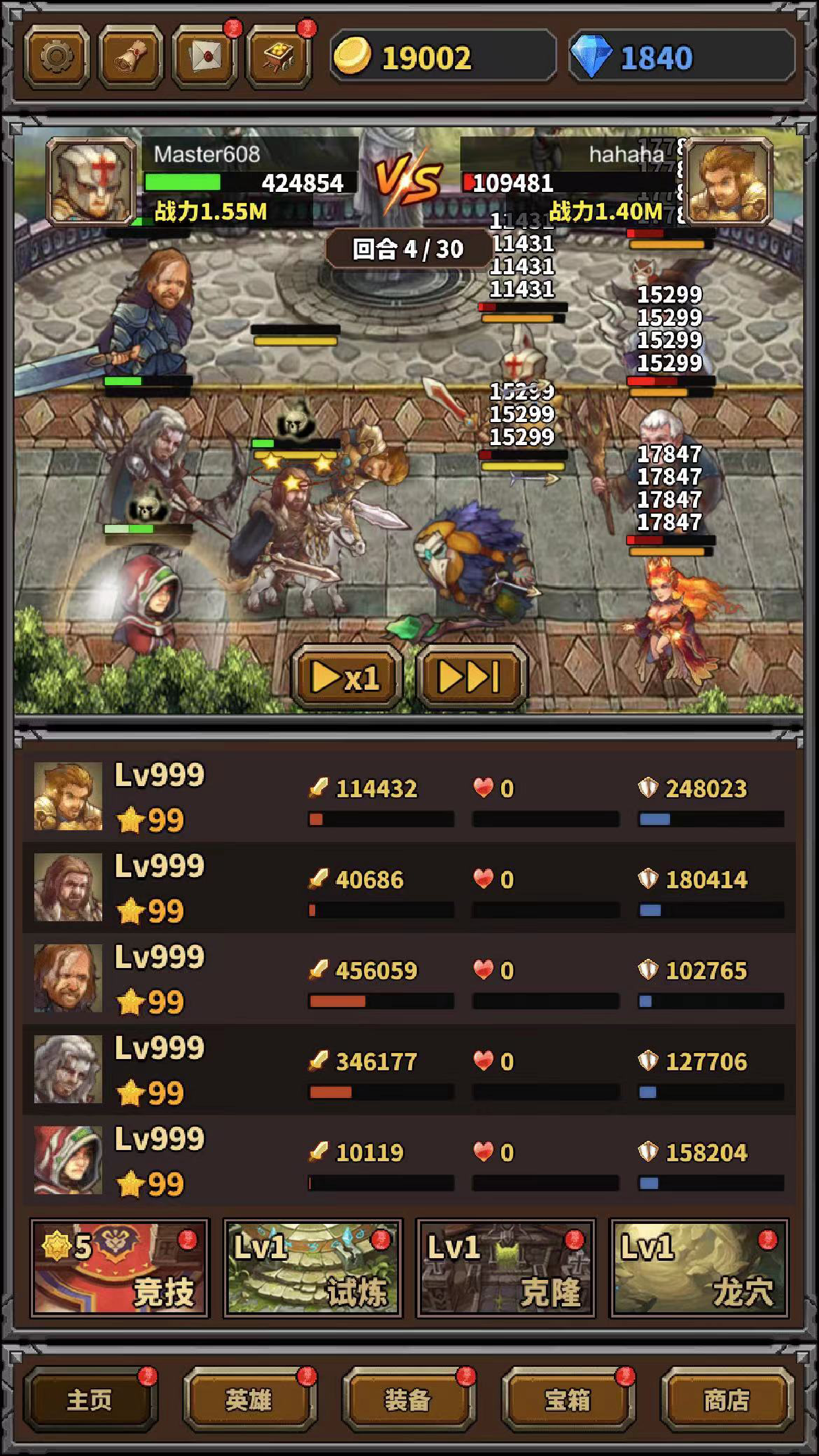This screenshot has width=819, height=1456.
Task: Open the treasure cart icon
Action: click(278, 58)
